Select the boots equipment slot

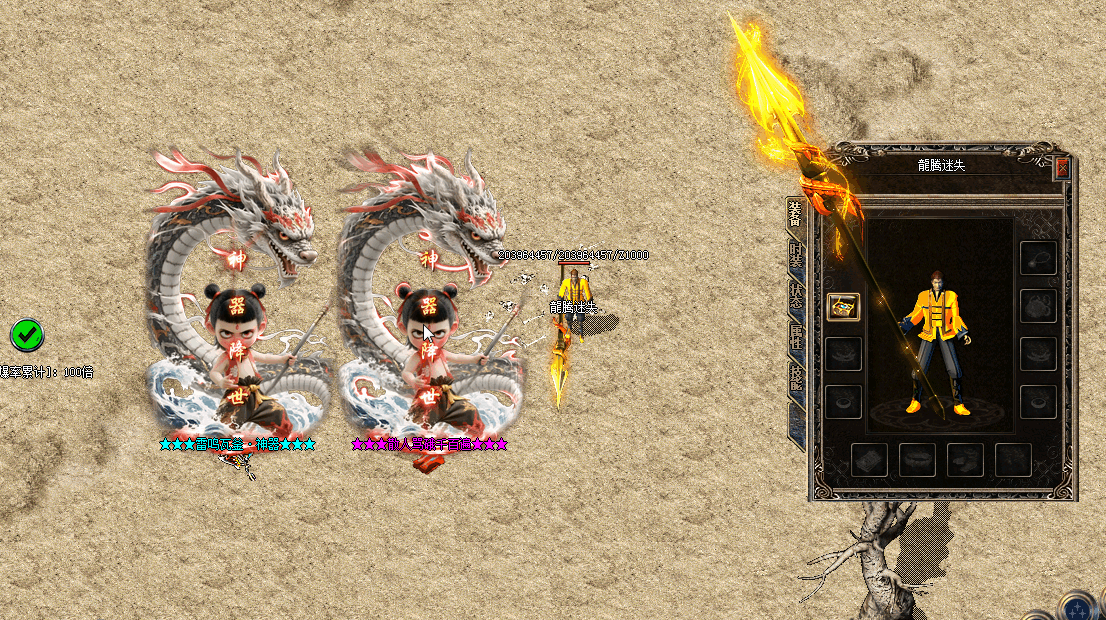(x=965, y=459)
